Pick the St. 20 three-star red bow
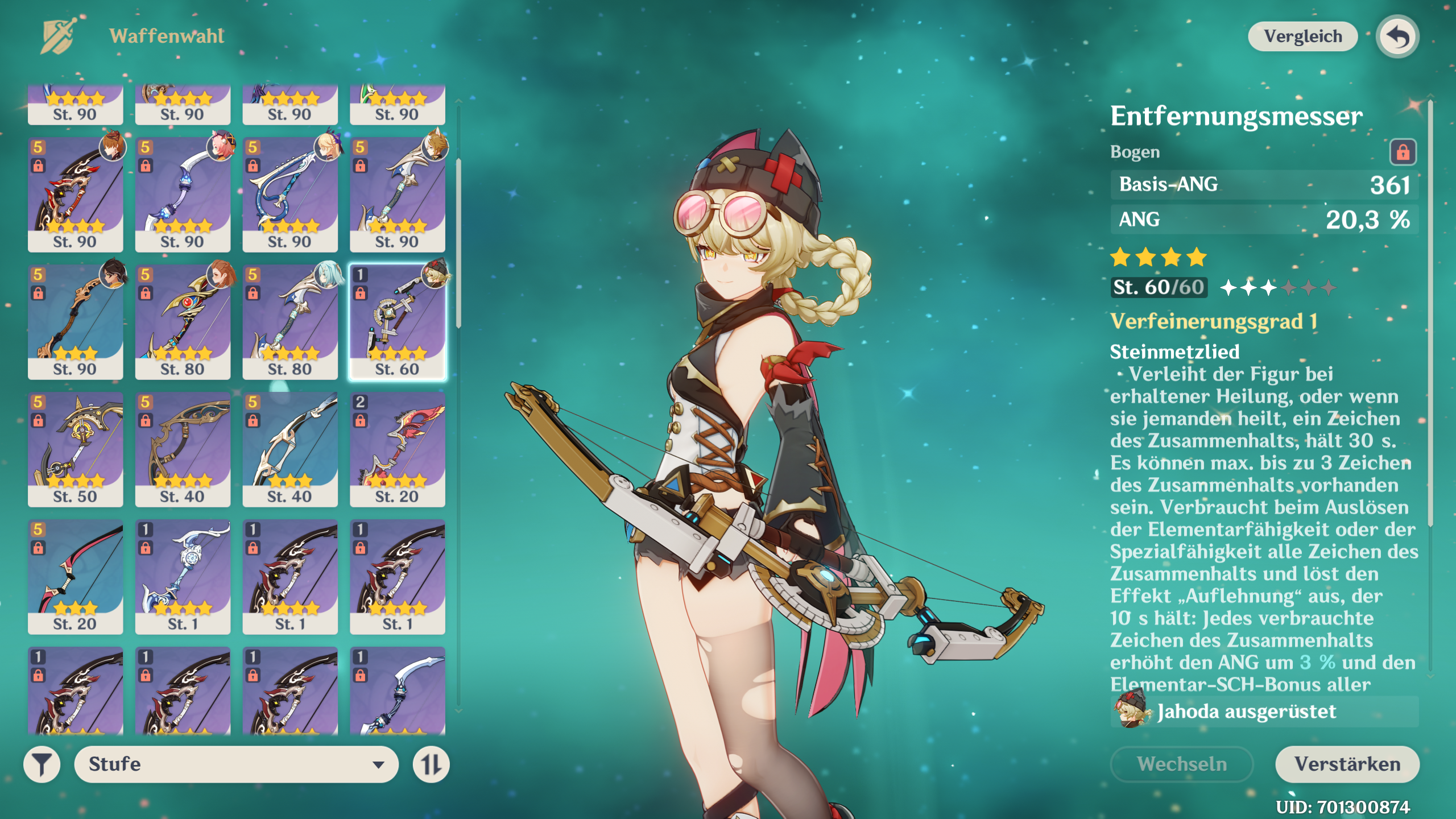The height and width of the screenshot is (819, 1456). (75, 577)
